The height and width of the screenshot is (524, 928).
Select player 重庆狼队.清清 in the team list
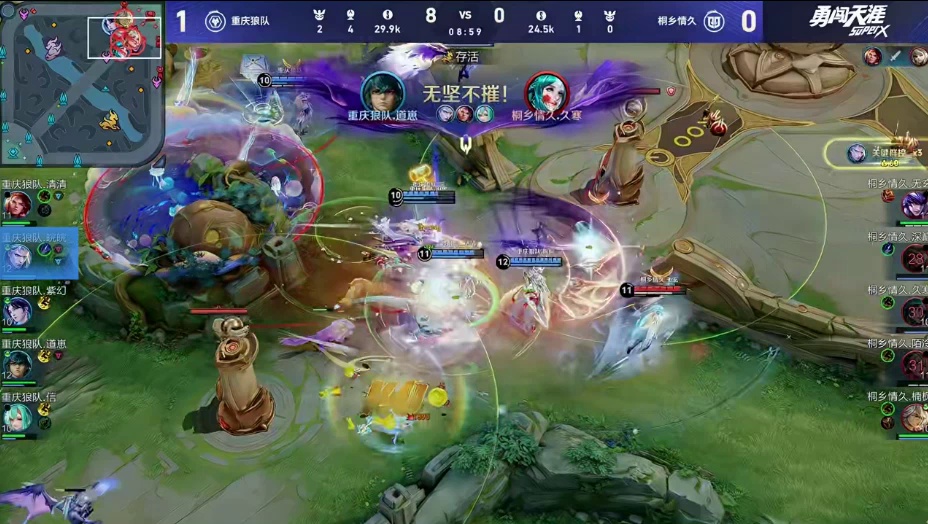[17, 205]
